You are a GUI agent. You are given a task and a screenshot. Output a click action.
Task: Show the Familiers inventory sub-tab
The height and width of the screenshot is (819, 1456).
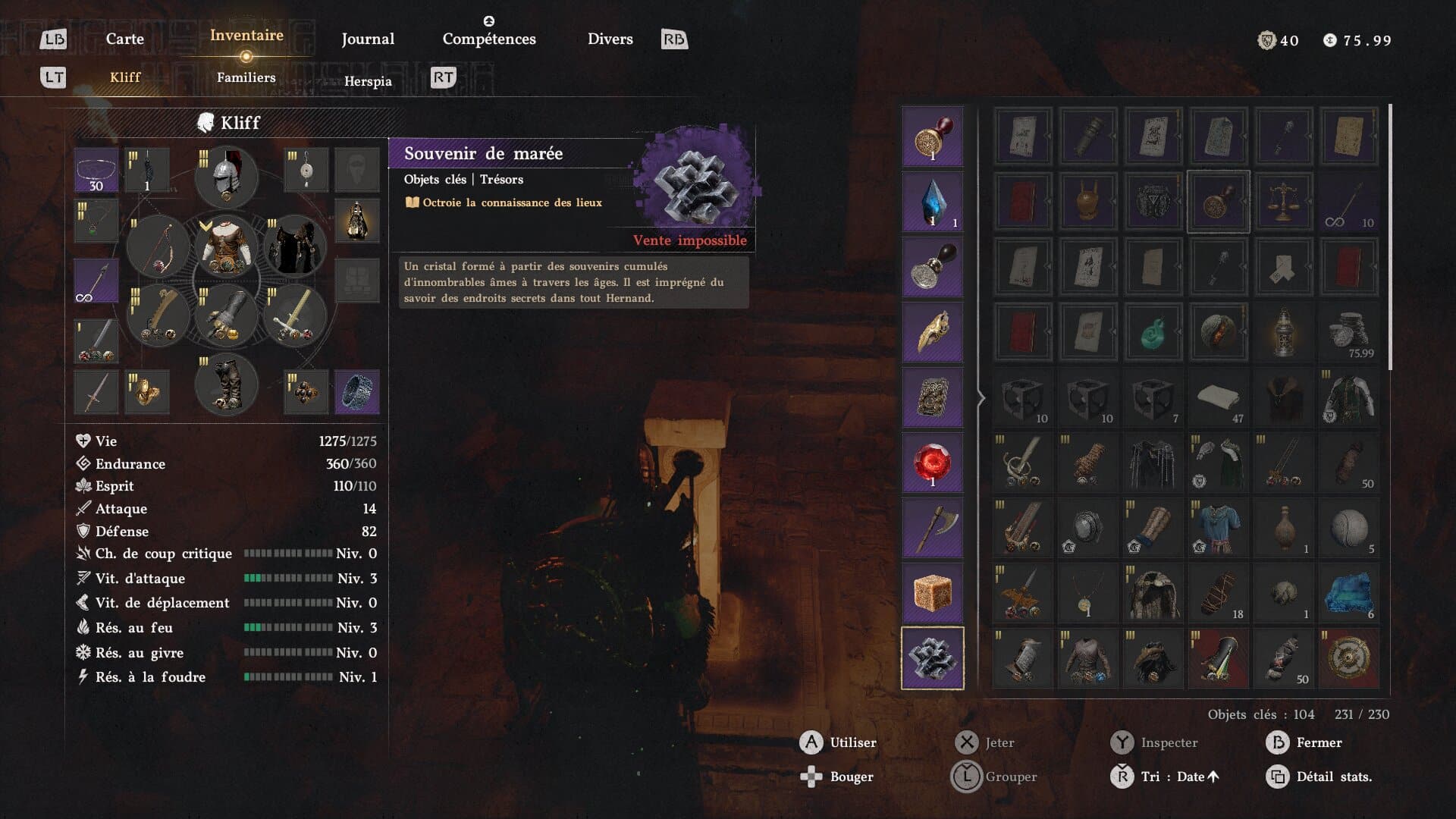(x=246, y=77)
